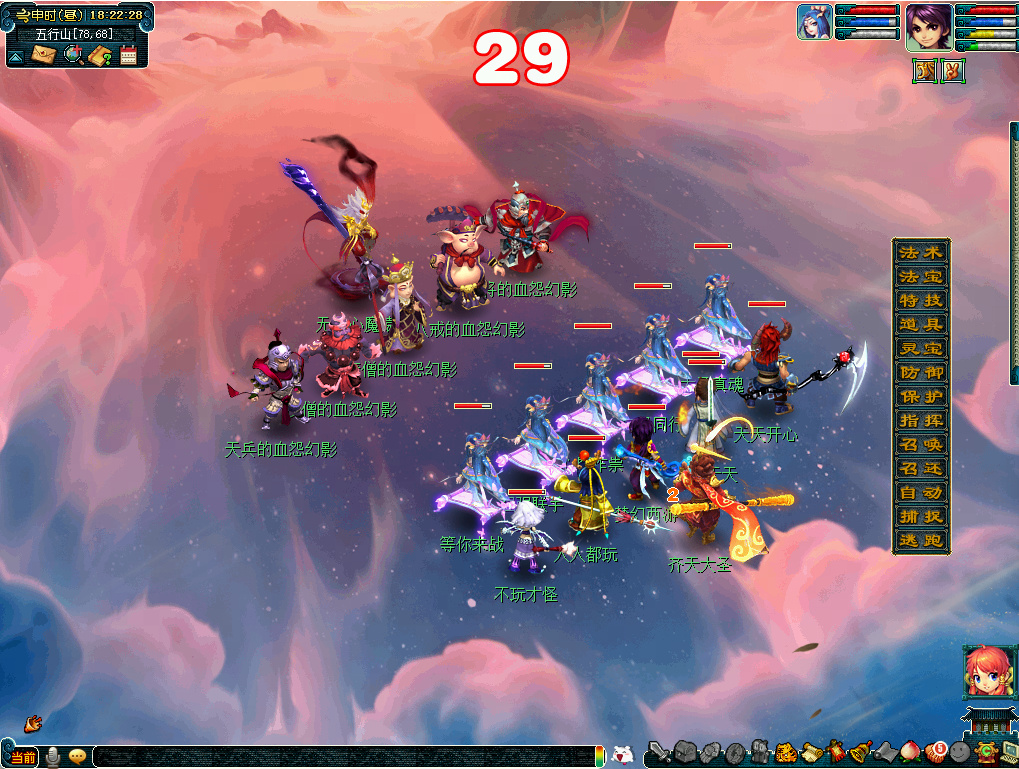The width and height of the screenshot is (1019, 769).
Task: Activate the microphone voice chat icon
Action: pyautogui.click(x=52, y=757)
